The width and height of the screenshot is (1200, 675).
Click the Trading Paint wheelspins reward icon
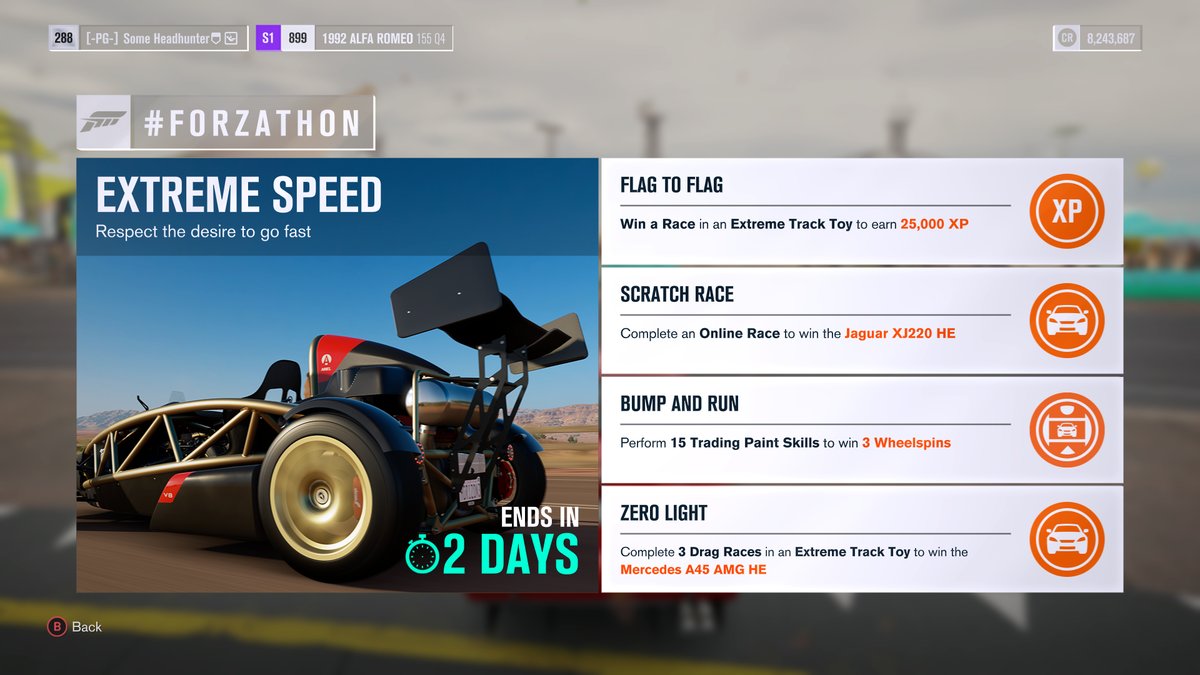click(x=1066, y=430)
